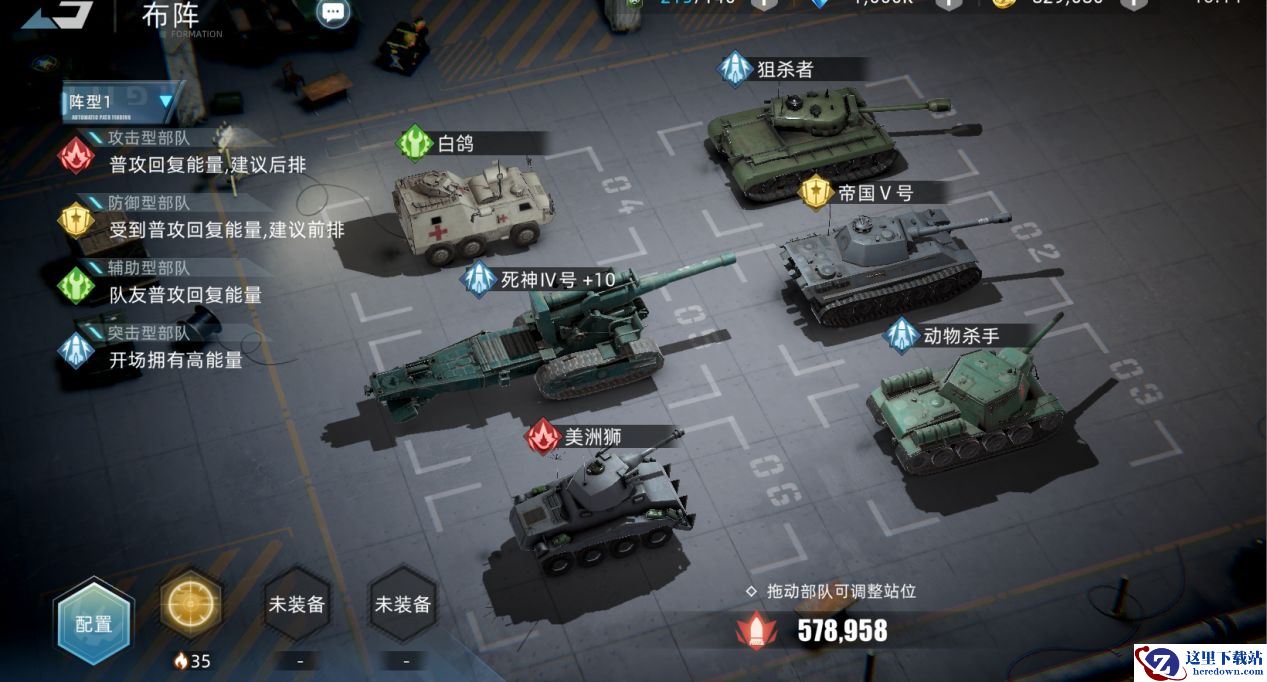Open the chat speech bubble
1267x682 pixels.
click(x=333, y=12)
